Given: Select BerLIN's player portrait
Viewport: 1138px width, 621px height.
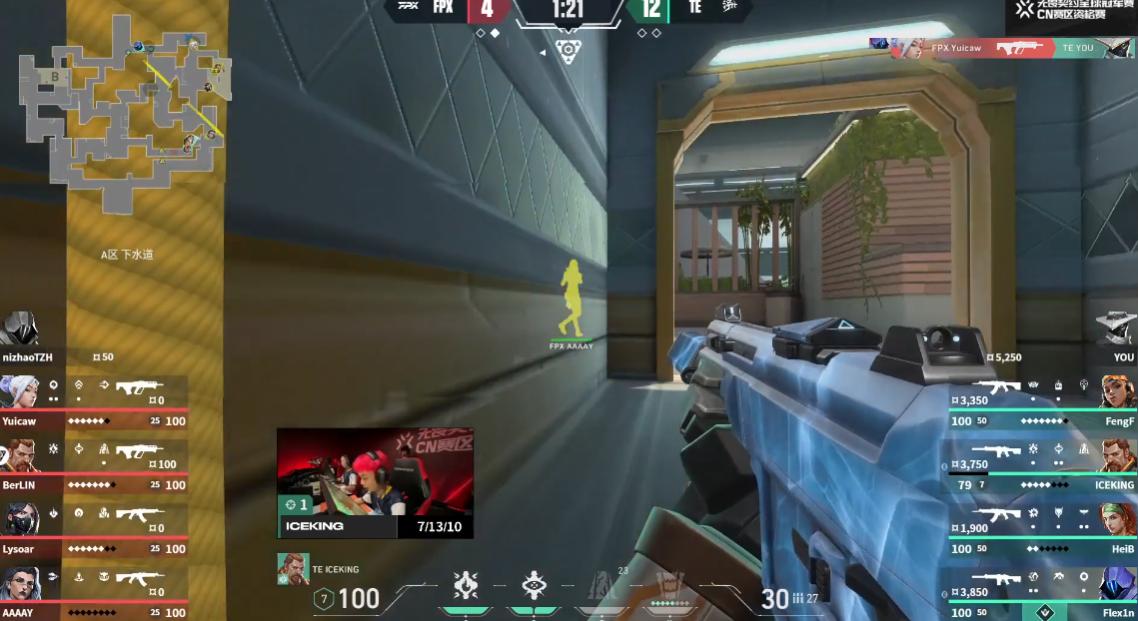Looking at the screenshot, I should 19,455.
